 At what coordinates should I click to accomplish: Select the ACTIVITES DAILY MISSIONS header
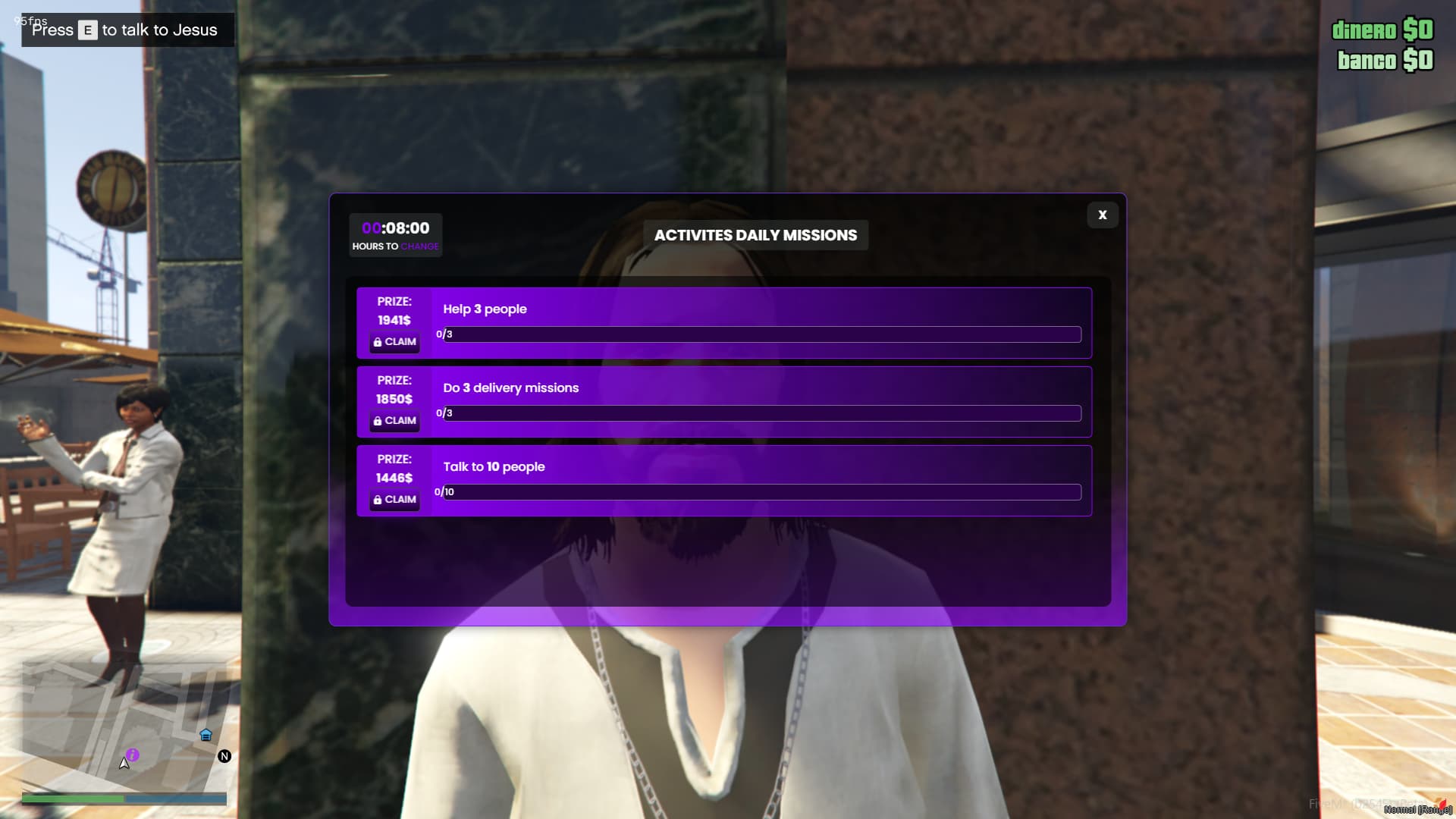click(x=756, y=235)
